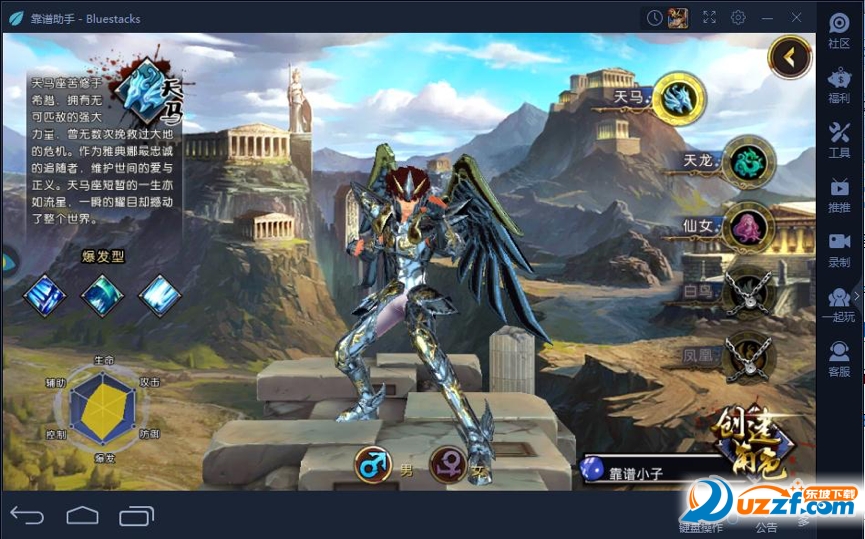The width and height of the screenshot is (865, 539).
Task: Choose the female gender icon
Action: [448, 465]
